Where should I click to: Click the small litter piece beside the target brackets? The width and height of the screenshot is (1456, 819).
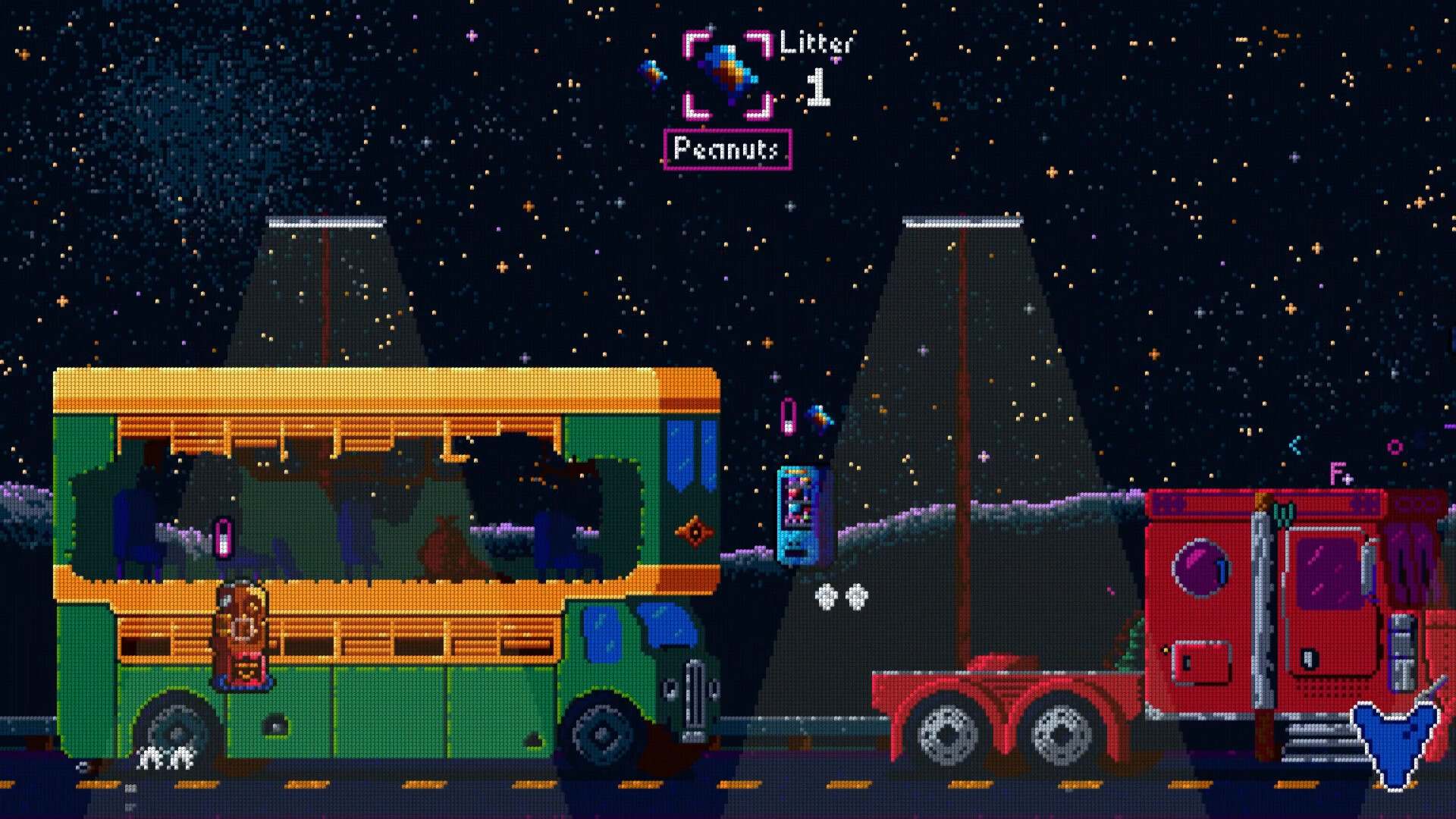[655, 72]
